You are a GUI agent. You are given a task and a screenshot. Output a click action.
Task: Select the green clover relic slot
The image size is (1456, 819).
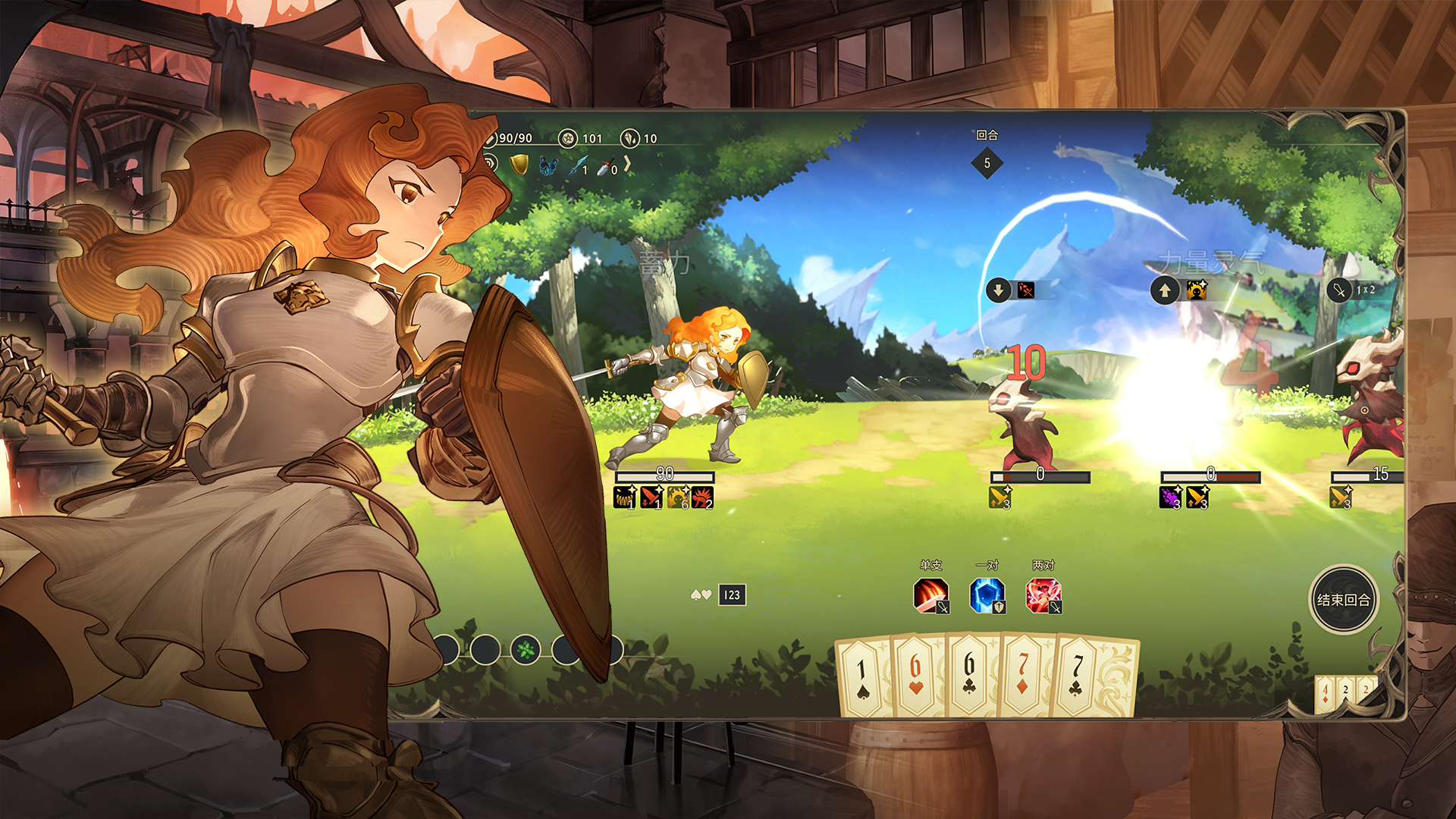tap(526, 650)
